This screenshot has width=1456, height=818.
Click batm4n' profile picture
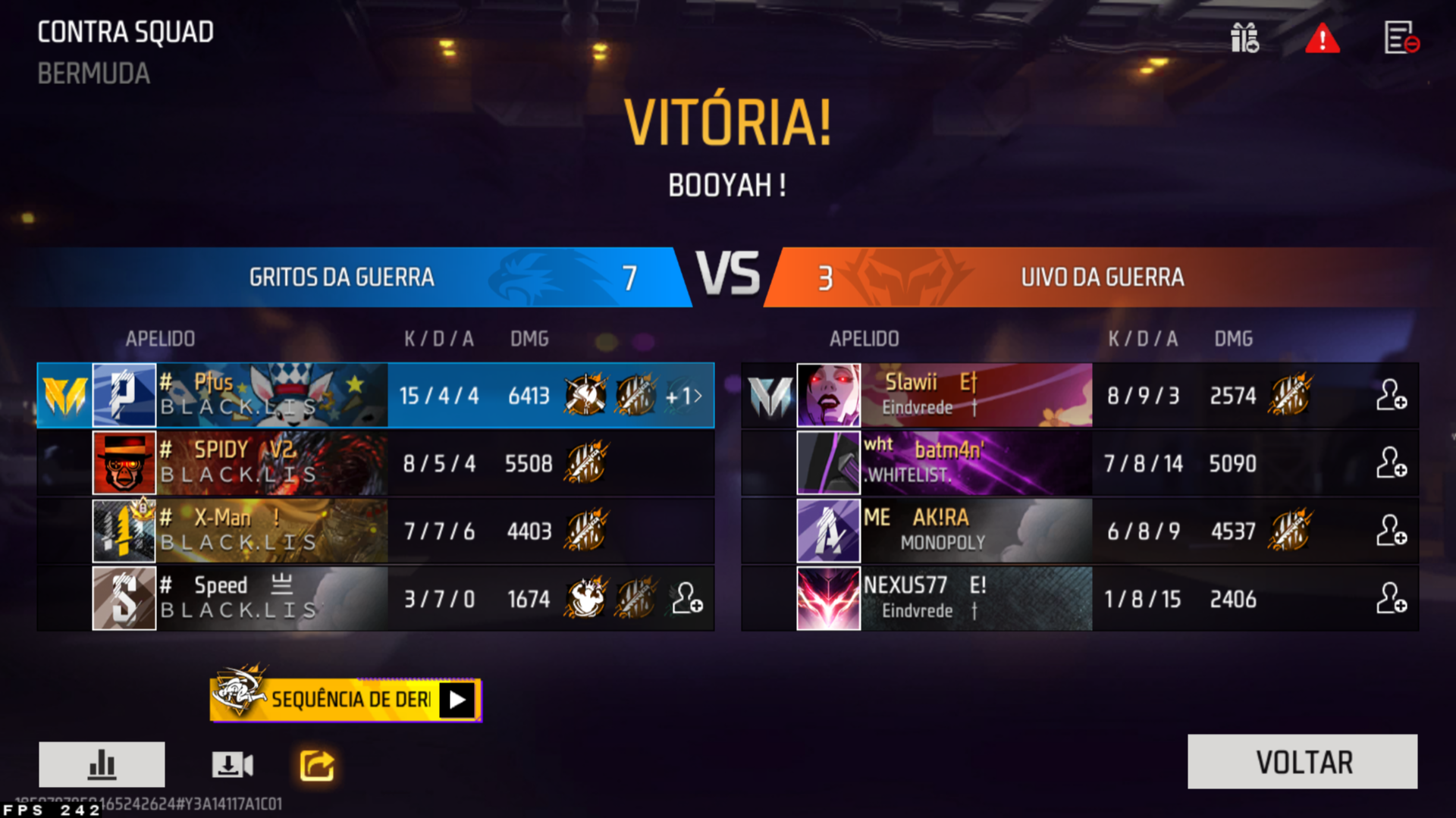click(x=827, y=463)
